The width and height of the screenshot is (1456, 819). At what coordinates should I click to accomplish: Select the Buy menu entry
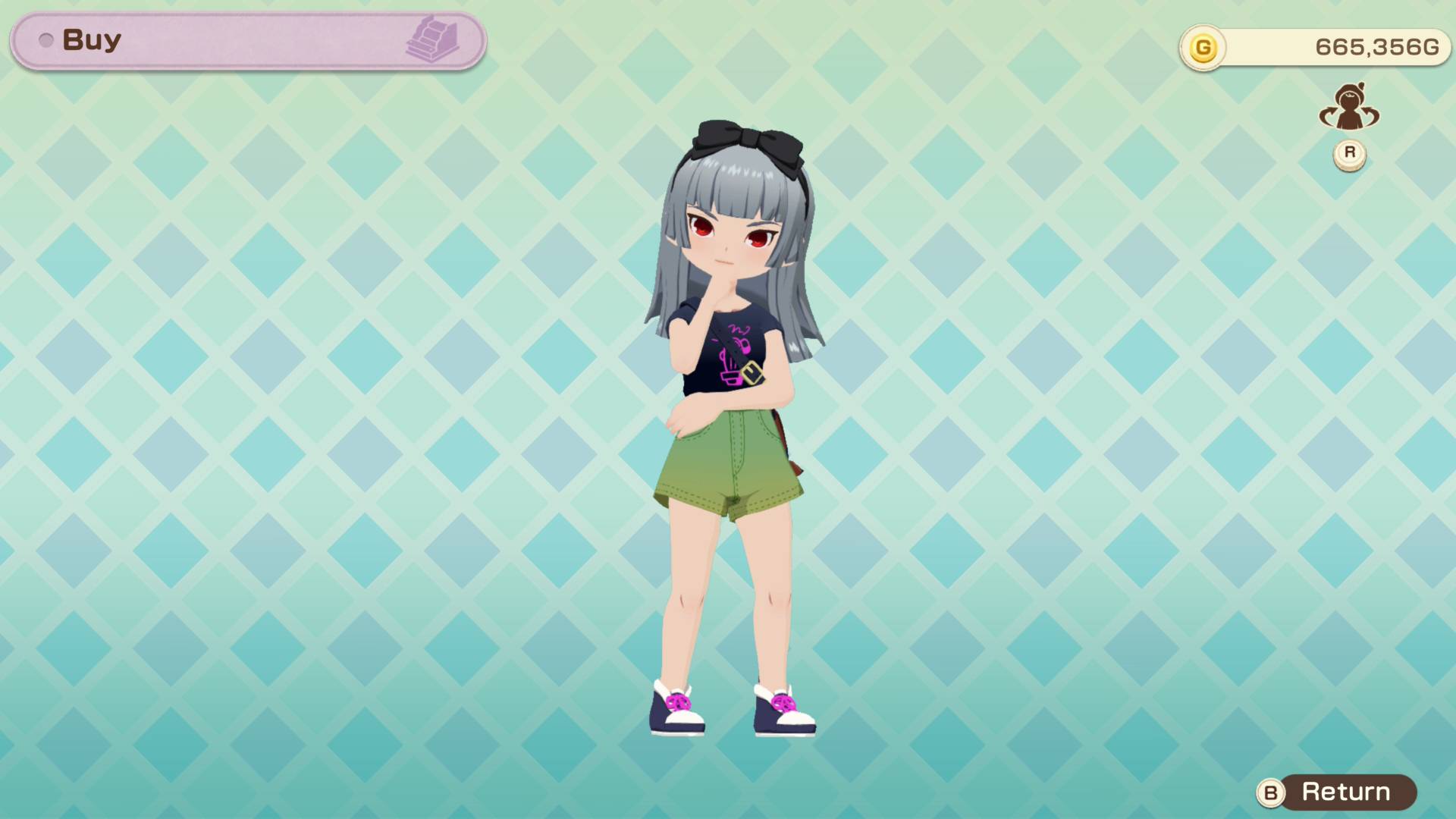tap(91, 39)
